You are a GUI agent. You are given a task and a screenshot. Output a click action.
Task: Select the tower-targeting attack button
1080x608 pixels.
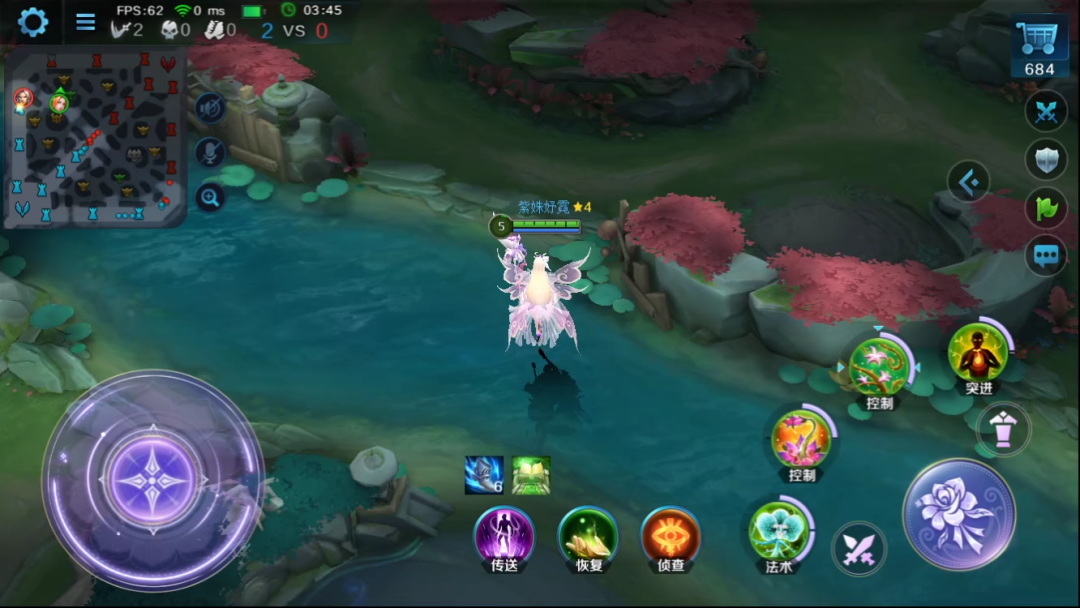pyautogui.click(x=1003, y=428)
